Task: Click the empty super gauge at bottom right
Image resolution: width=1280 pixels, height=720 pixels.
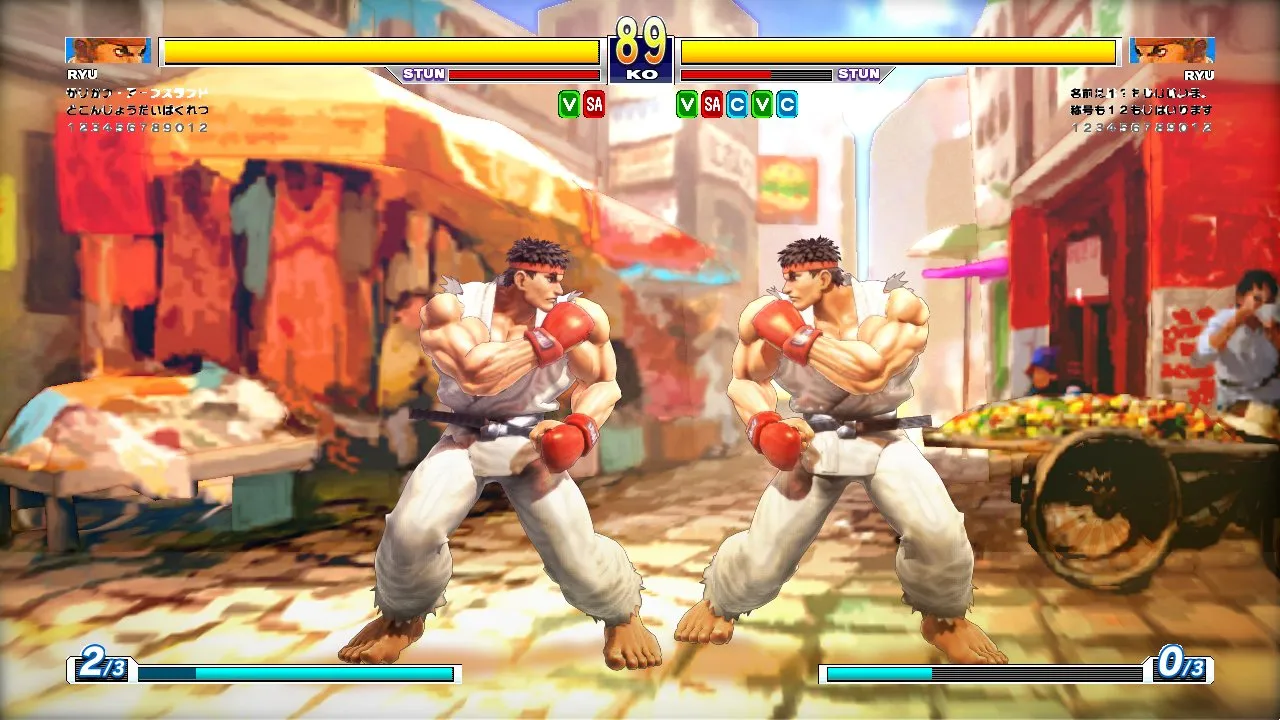Action: [x=985, y=674]
